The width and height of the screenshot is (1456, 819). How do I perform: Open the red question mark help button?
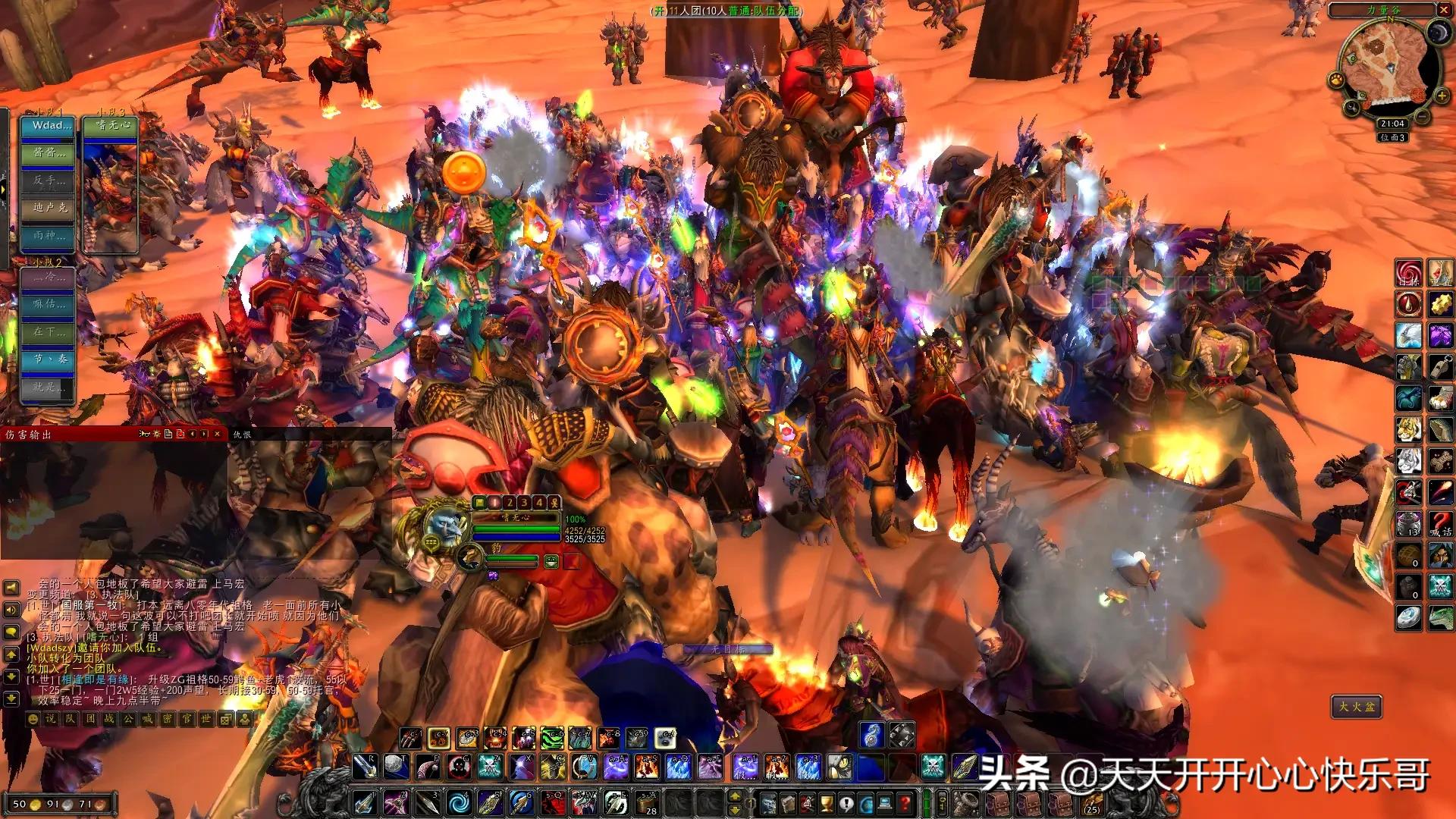coord(904,802)
